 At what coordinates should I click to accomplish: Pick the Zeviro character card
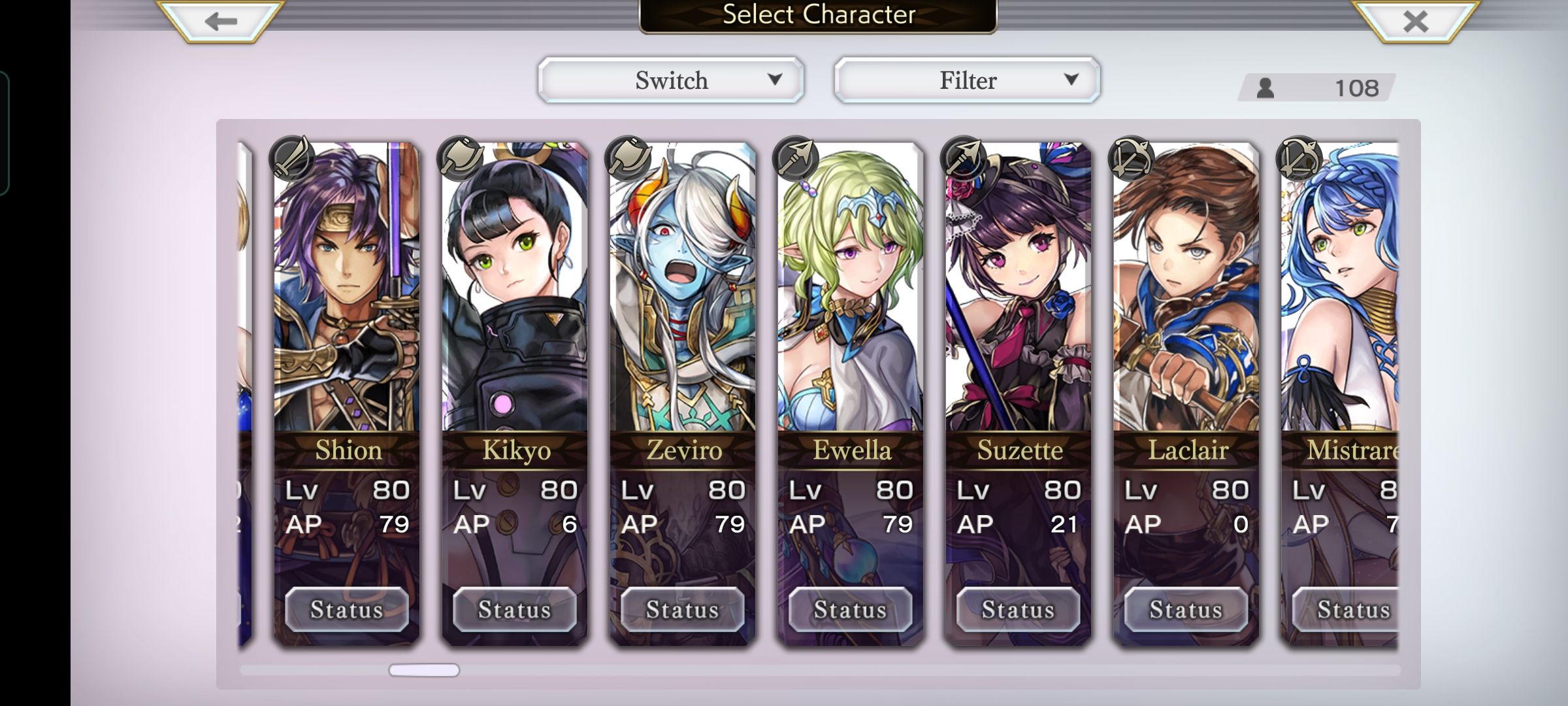pyautogui.click(x=682, y=294)
